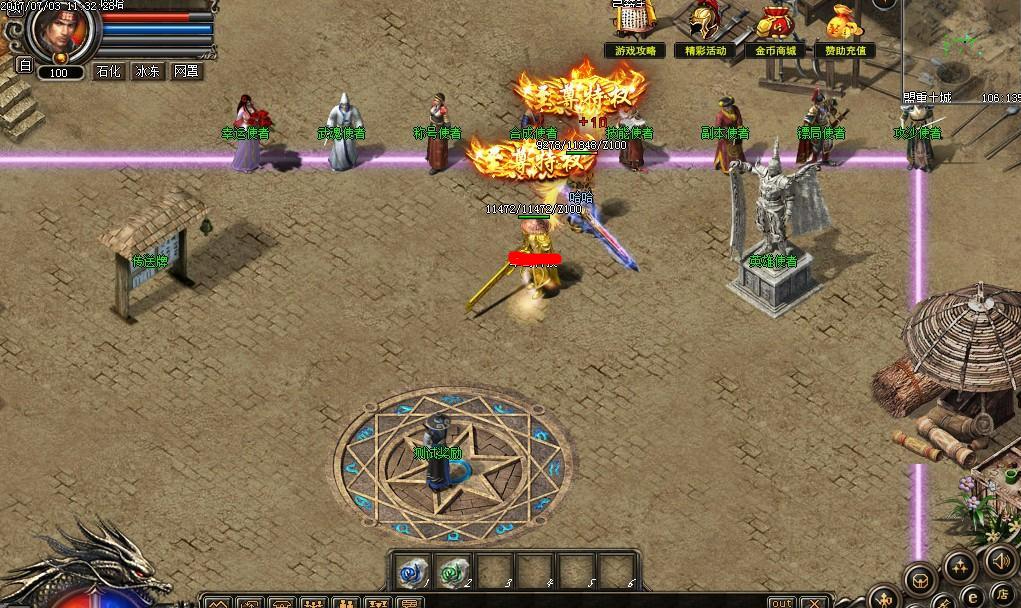Image resolution: width=1021 pixels, height=608 pixels.
Task: Open the 店 shop round button
Action: pyautogui.click(x=1002, y=593)
